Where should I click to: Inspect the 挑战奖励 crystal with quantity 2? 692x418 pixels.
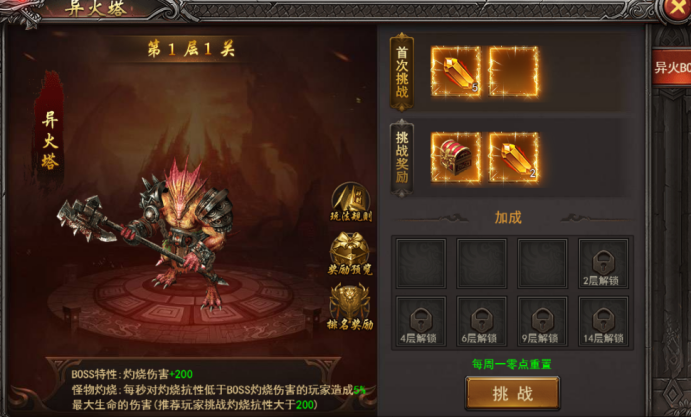pyautogui.click(x=513, y=157)
